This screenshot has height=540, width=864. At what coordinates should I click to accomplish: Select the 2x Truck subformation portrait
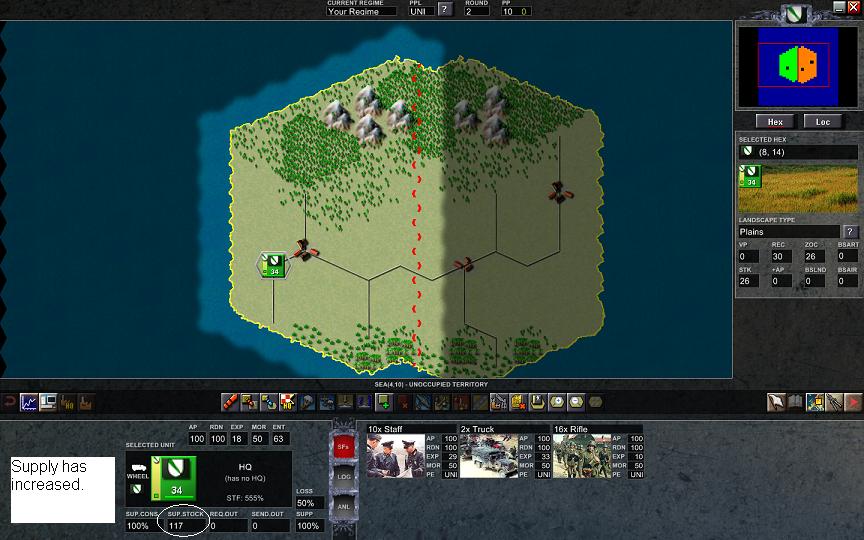(x=491, y=456)
